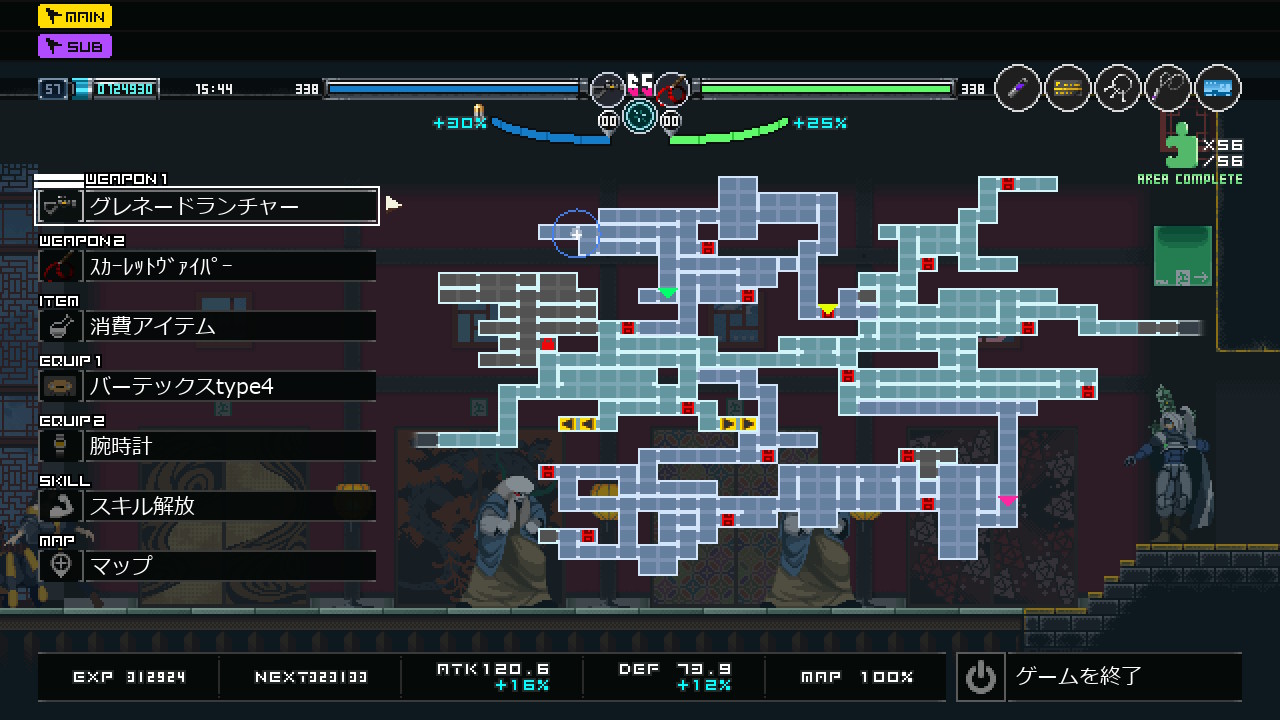Select the pink triangle map marker

(x=1007, y=500)
